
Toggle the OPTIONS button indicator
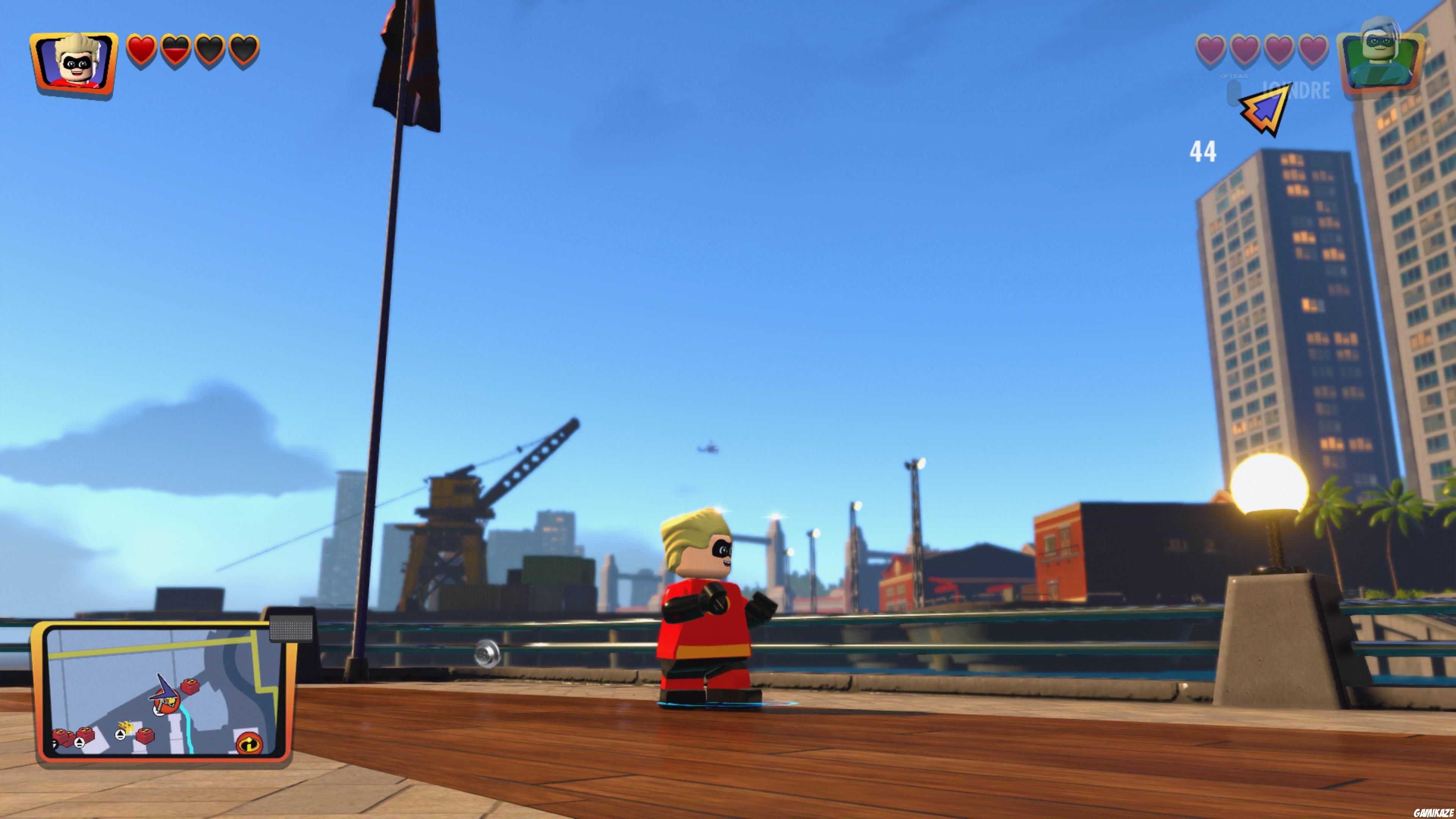coord(1234,94)
